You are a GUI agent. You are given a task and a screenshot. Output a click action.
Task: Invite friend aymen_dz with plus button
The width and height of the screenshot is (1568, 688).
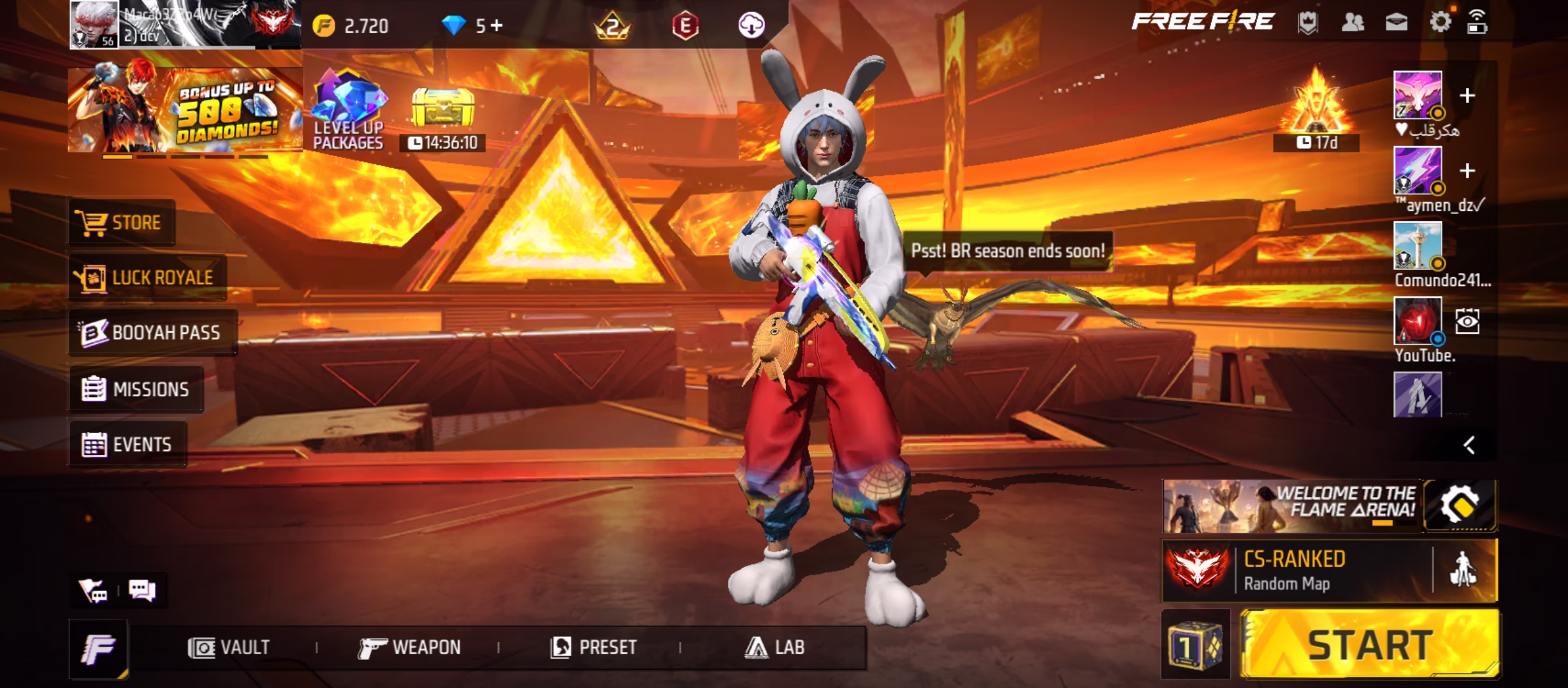1467,171
